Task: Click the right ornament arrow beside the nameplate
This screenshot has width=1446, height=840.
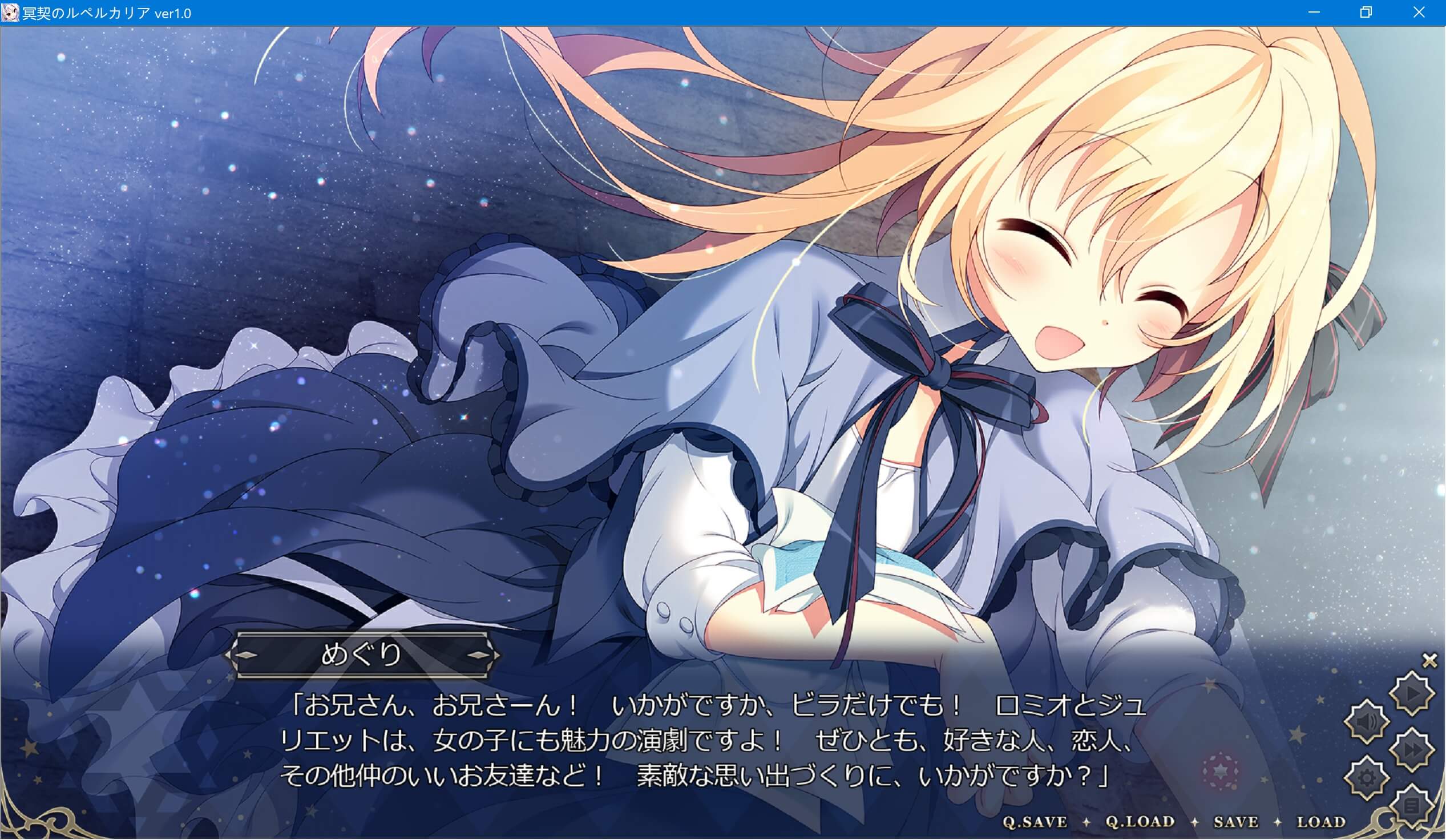Action: coord(479,656)
